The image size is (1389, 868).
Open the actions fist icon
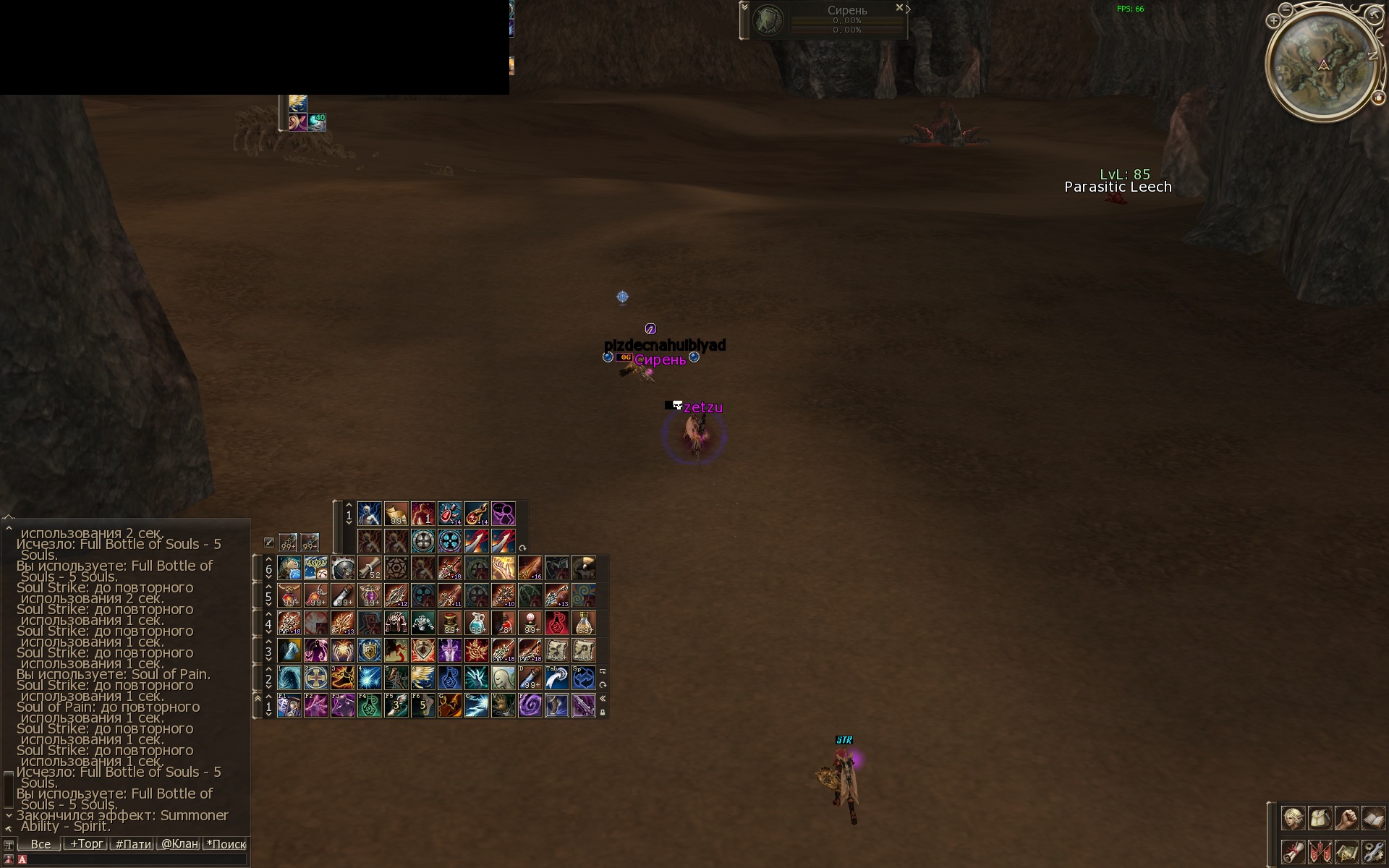click(x=1346, y=818)
